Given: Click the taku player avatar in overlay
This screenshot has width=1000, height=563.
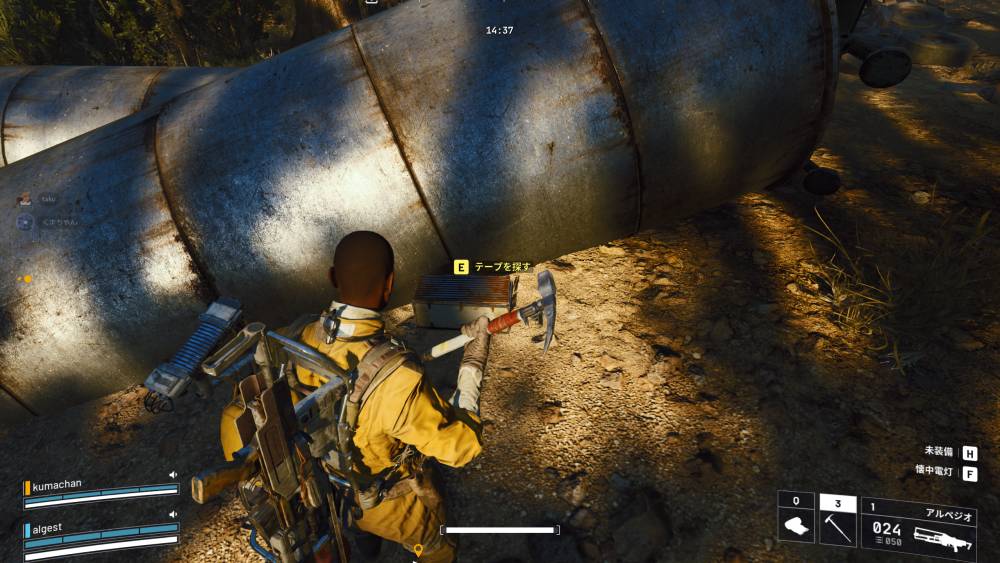Looking at the screenshot, I should [x=25, y=200].
